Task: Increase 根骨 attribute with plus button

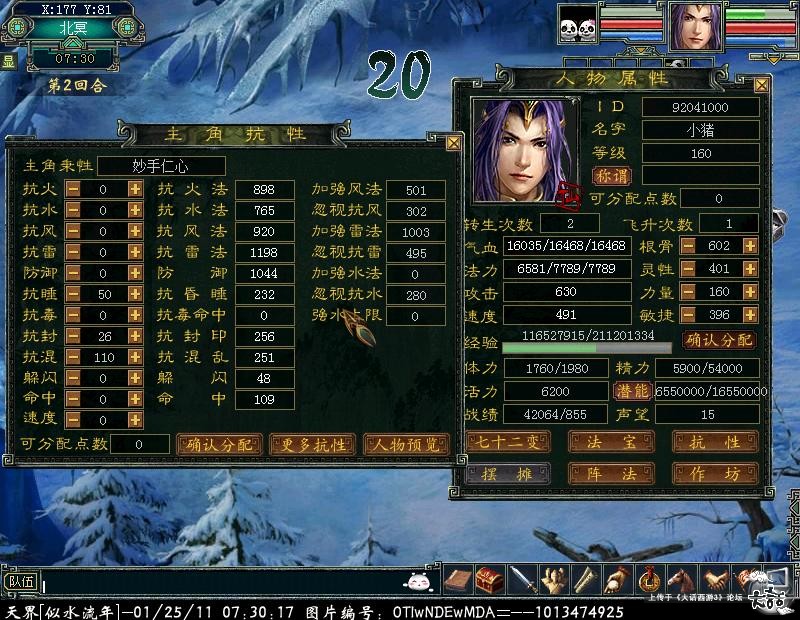Action: [749, 245]
